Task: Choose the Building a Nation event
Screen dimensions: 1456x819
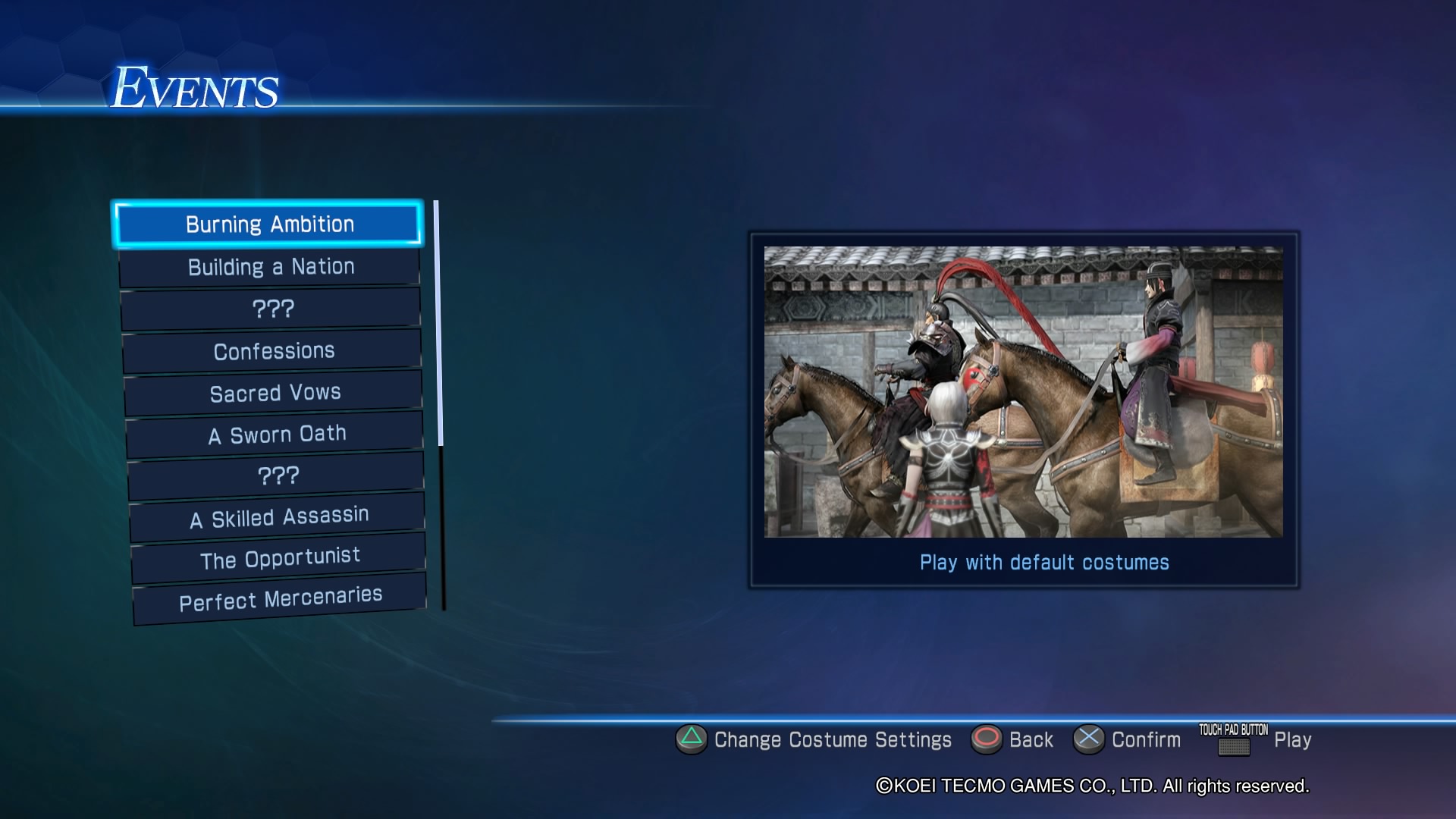Action: click(271, 267)
